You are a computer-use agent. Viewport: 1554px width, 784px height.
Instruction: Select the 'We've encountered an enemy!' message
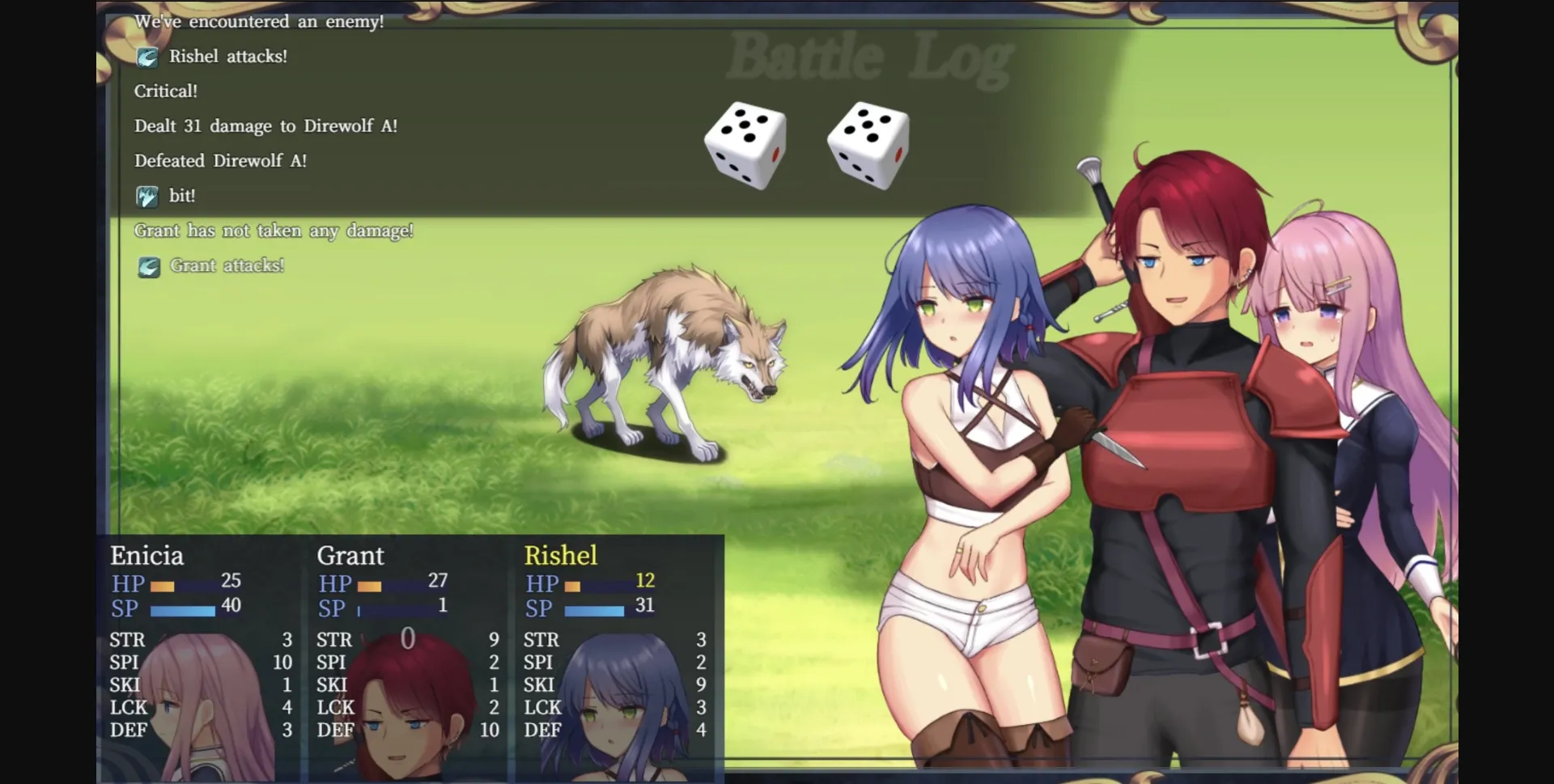pyautogui.click(x=260, y=22)
